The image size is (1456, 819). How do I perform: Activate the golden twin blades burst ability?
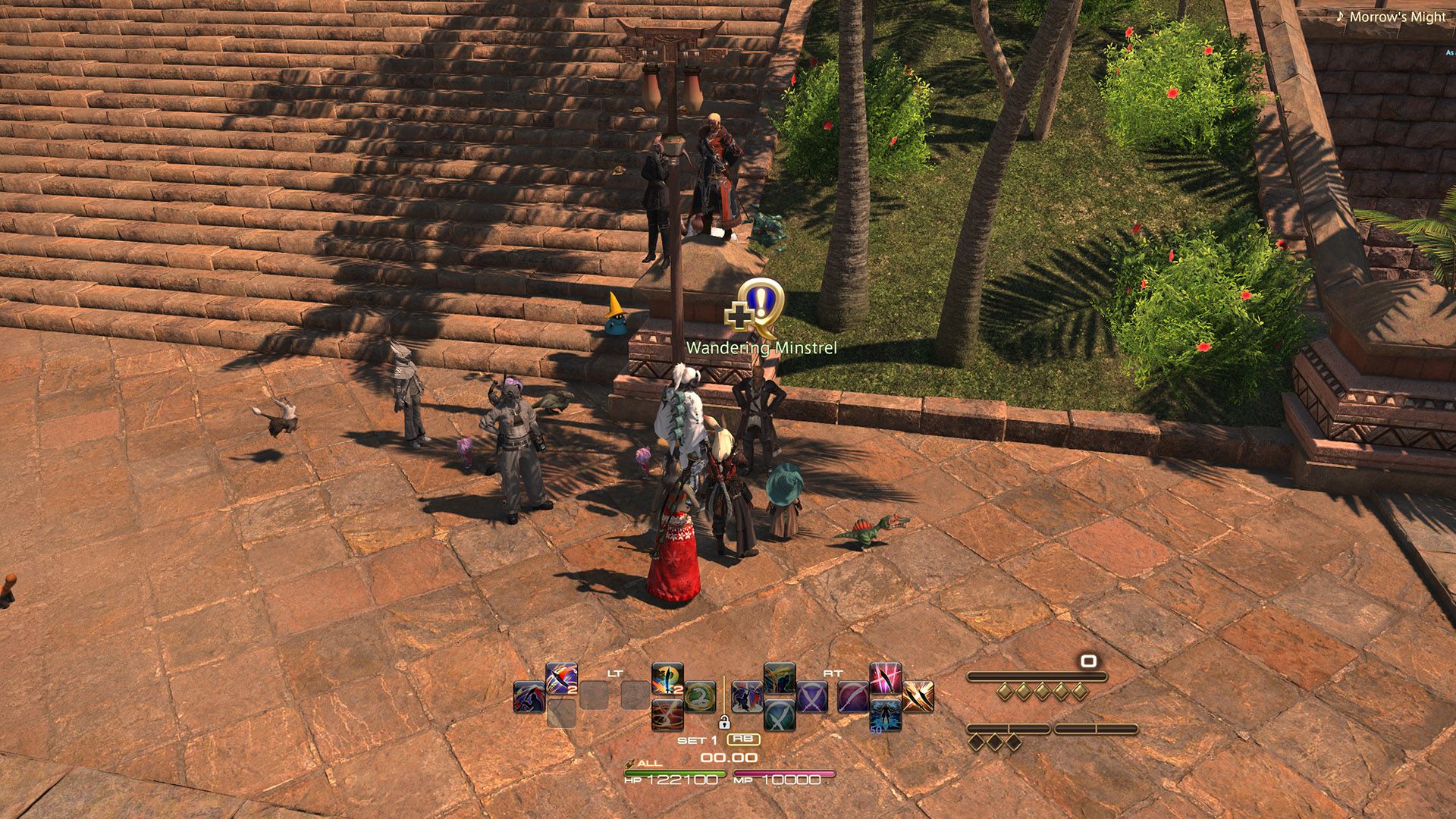pos(918,697)
